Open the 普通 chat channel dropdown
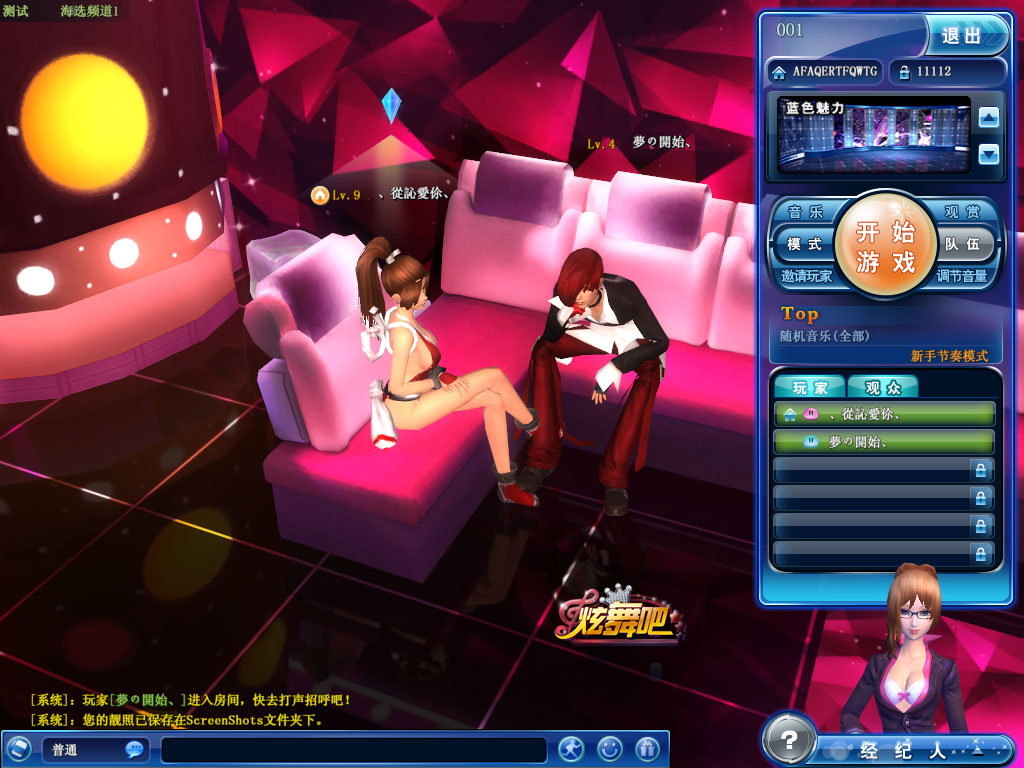 pos(96,749)
